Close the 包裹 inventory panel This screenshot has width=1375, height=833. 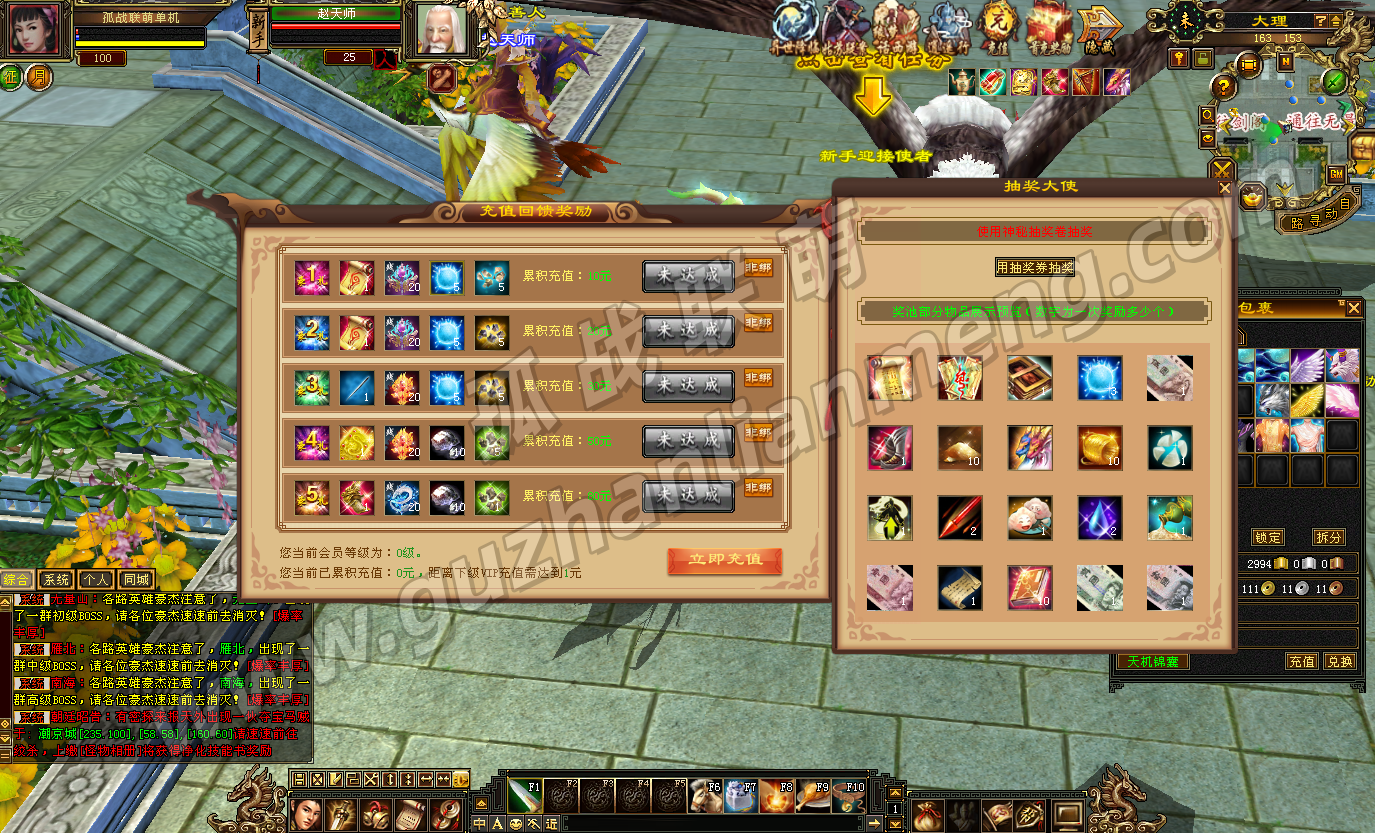(1354, 308)
